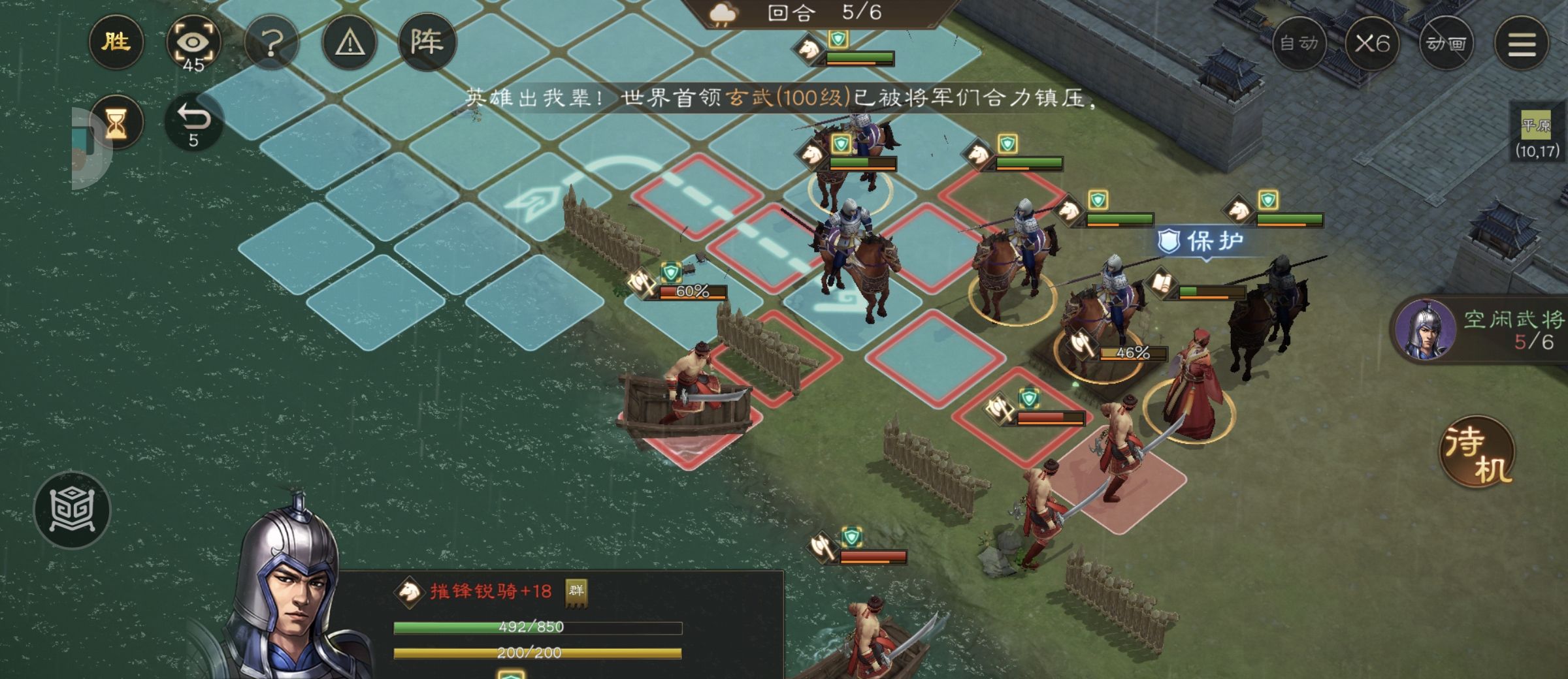The height and width of the screenshot is (679, 1568).
Task: Undo the last move
Action: pyautogui.click(x=193, y=122)
